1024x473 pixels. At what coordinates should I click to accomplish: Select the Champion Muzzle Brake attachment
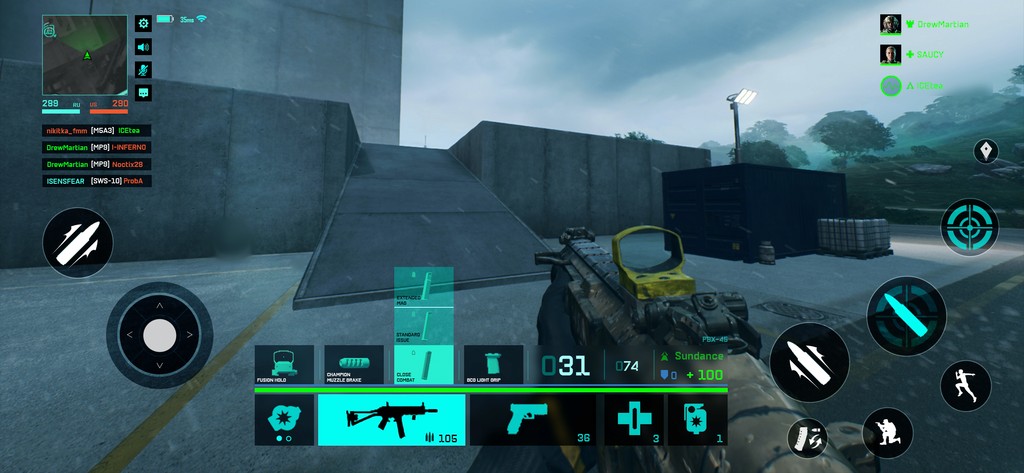tap(354, 365)
